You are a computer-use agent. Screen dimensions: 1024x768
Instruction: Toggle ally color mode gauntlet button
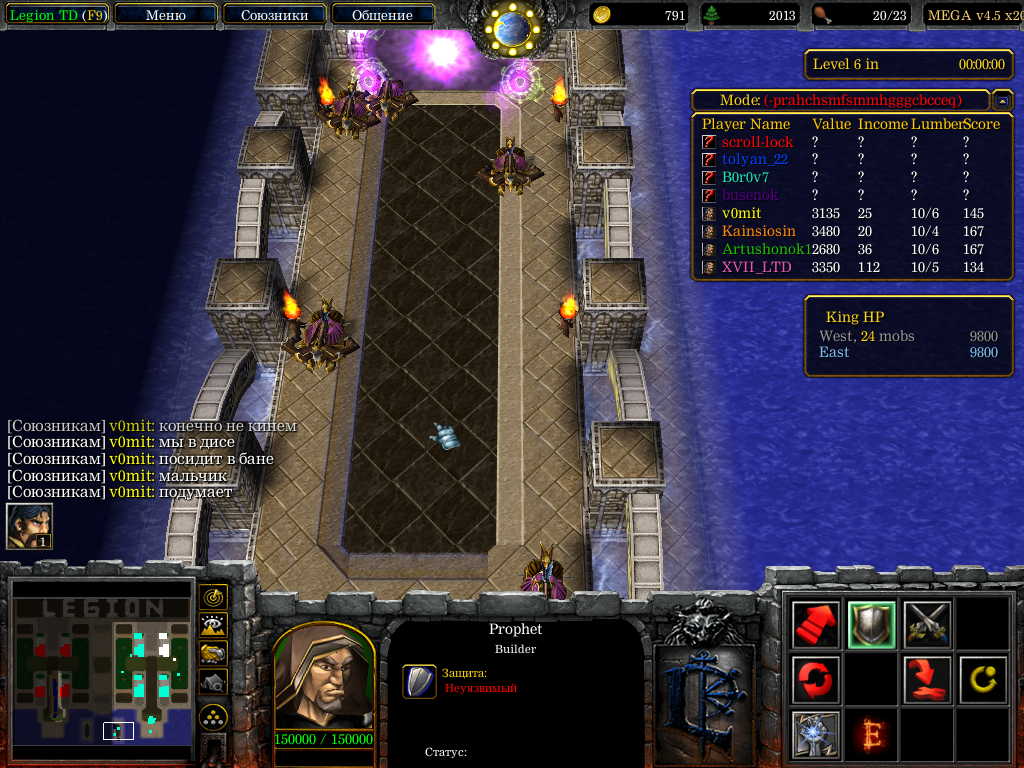(x=213, y=653)
